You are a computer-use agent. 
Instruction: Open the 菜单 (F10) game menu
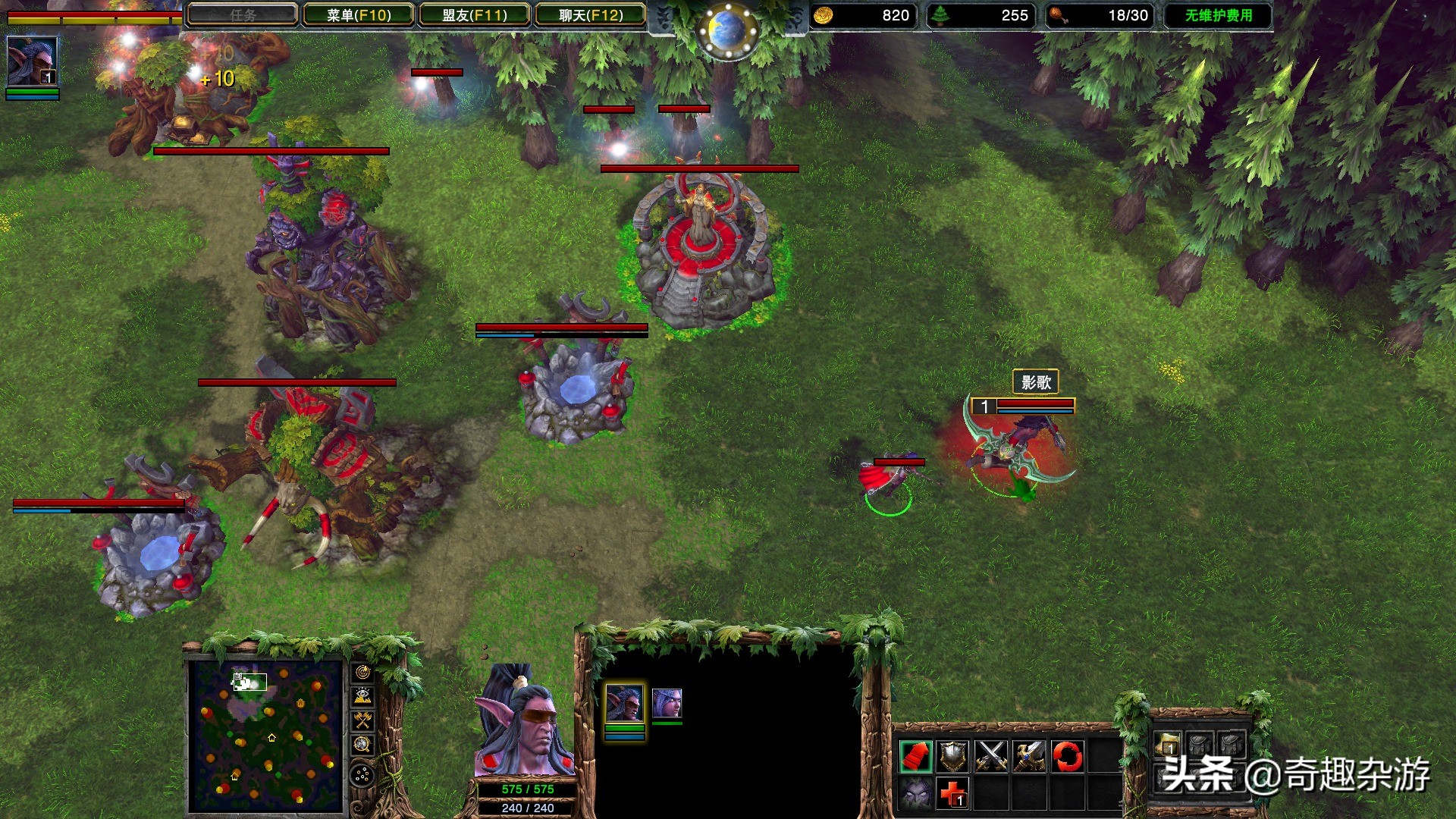tap(359, 15)
